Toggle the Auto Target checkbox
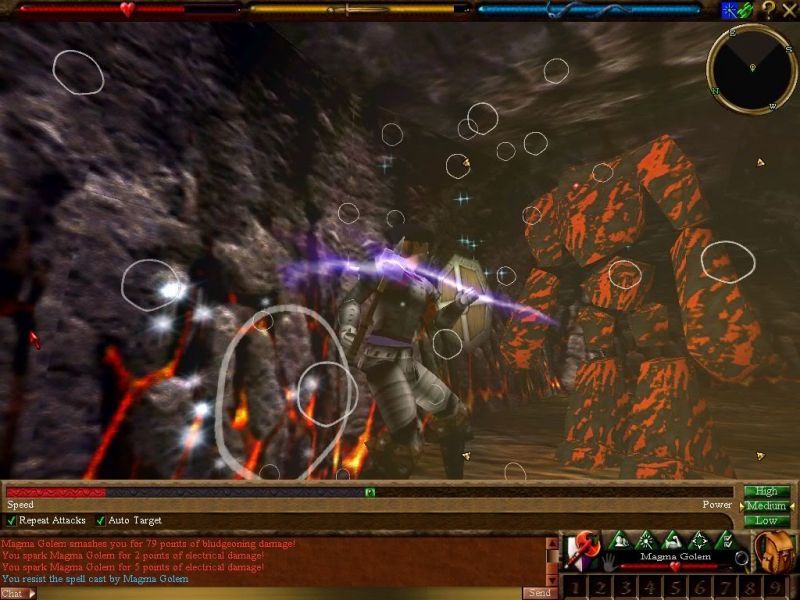 point(101,521)
